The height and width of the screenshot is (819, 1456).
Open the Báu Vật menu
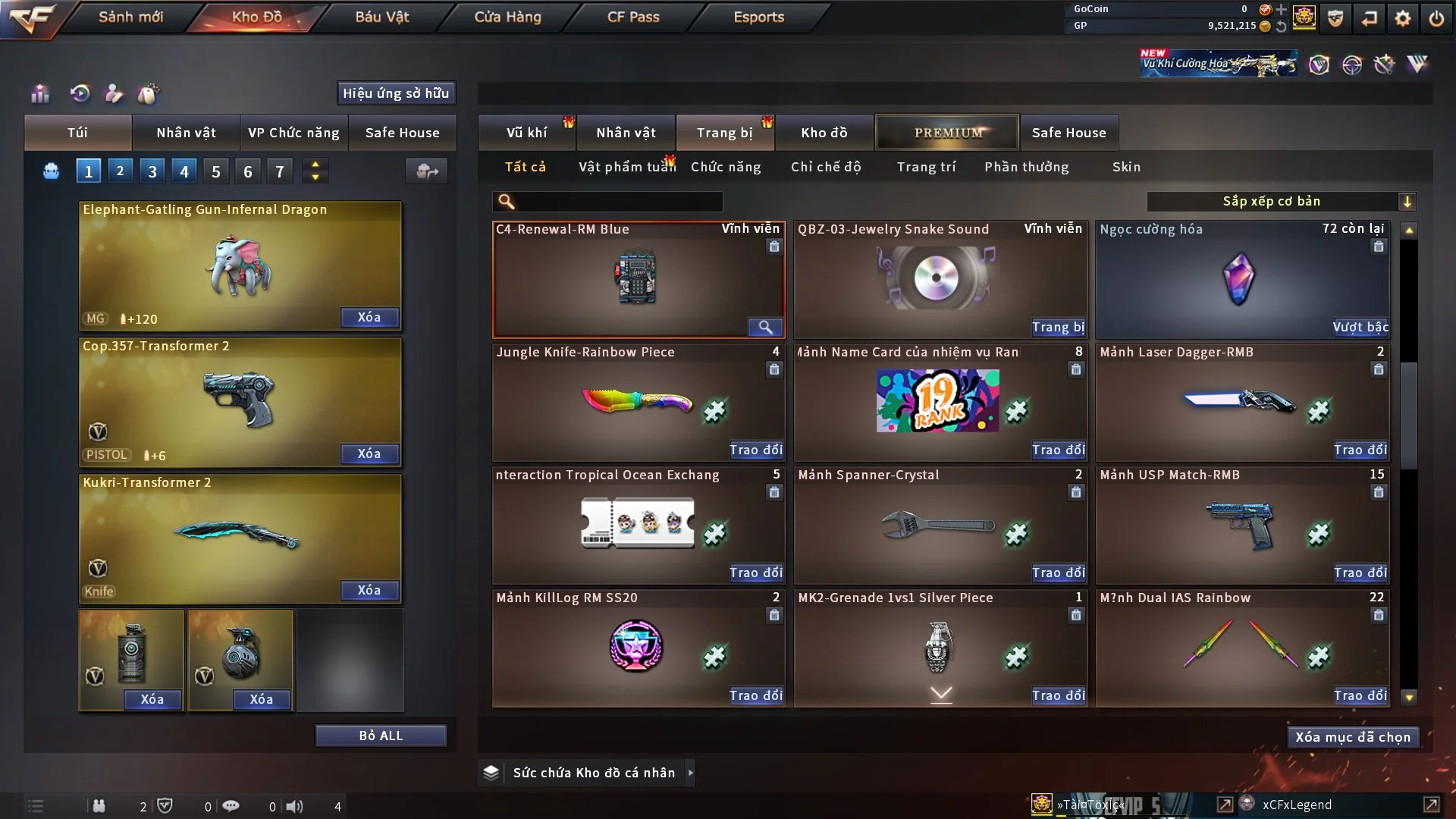click(x=381, y=17)
